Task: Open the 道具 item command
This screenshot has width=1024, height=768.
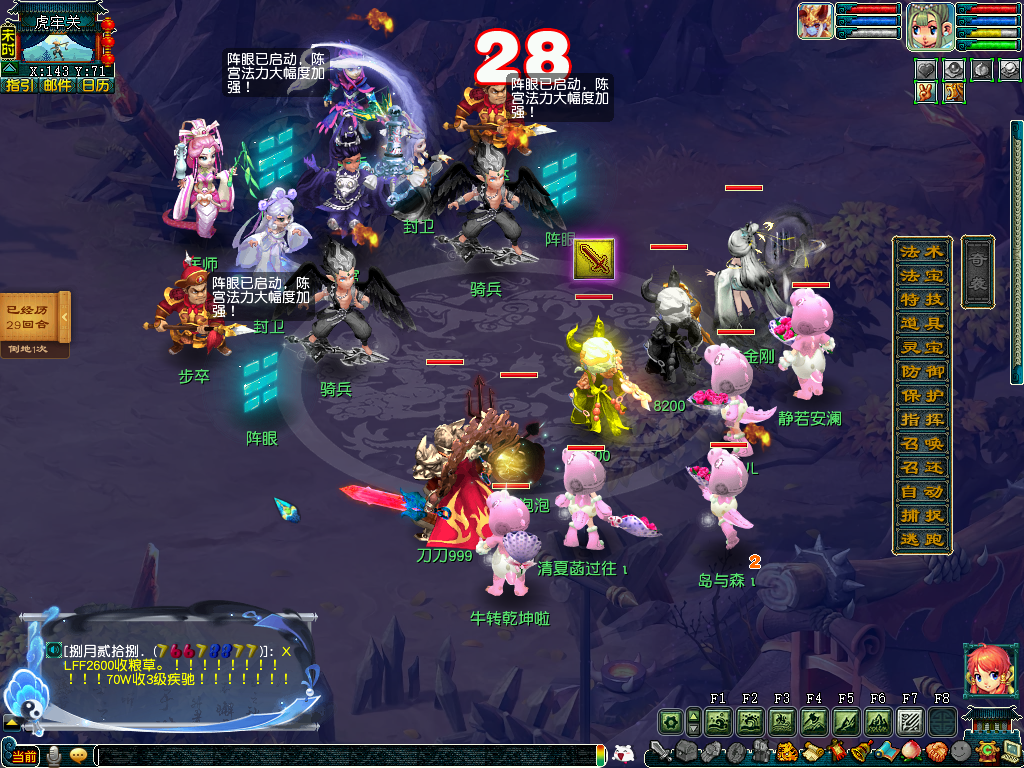Action: coord(920,323)
